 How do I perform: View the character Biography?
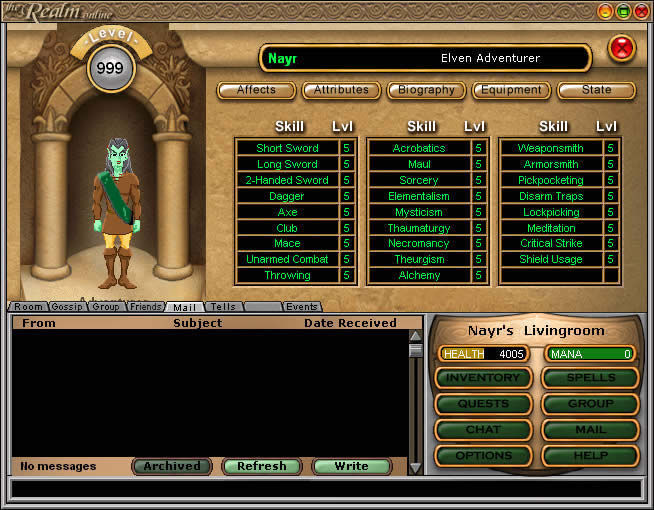pyautogui.click(x=426, y=90)
